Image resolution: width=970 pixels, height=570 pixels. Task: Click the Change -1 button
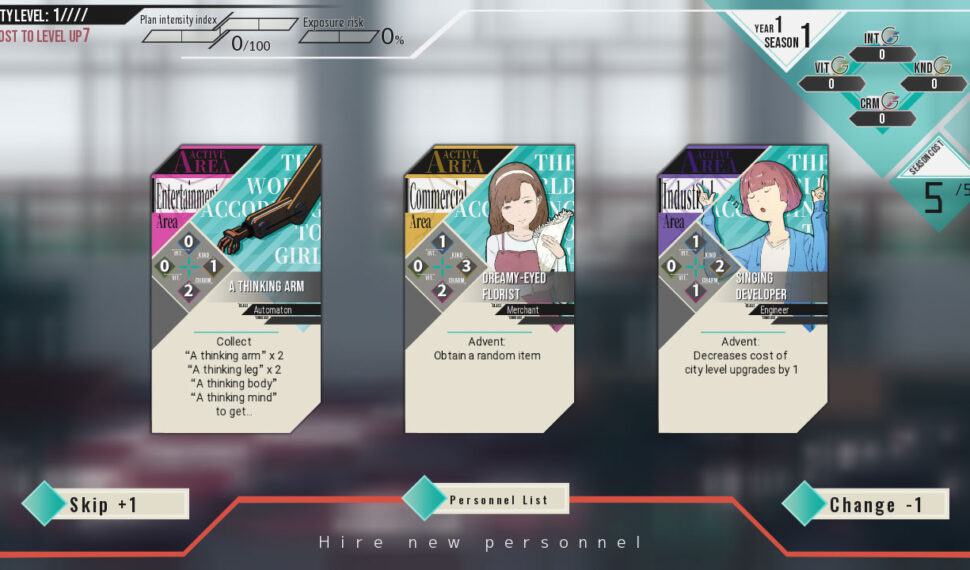(873, 504)
